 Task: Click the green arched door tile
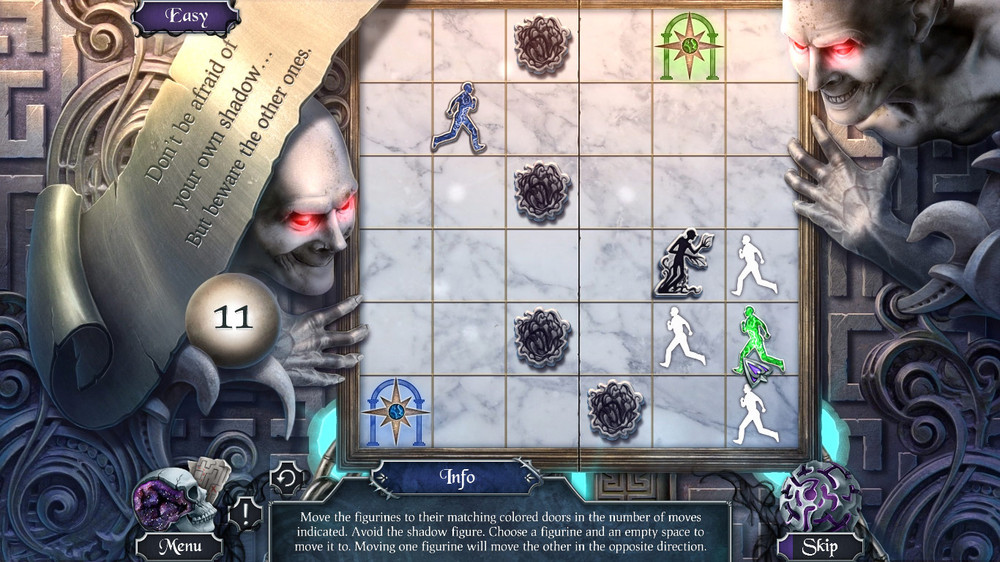click(689, 46)
